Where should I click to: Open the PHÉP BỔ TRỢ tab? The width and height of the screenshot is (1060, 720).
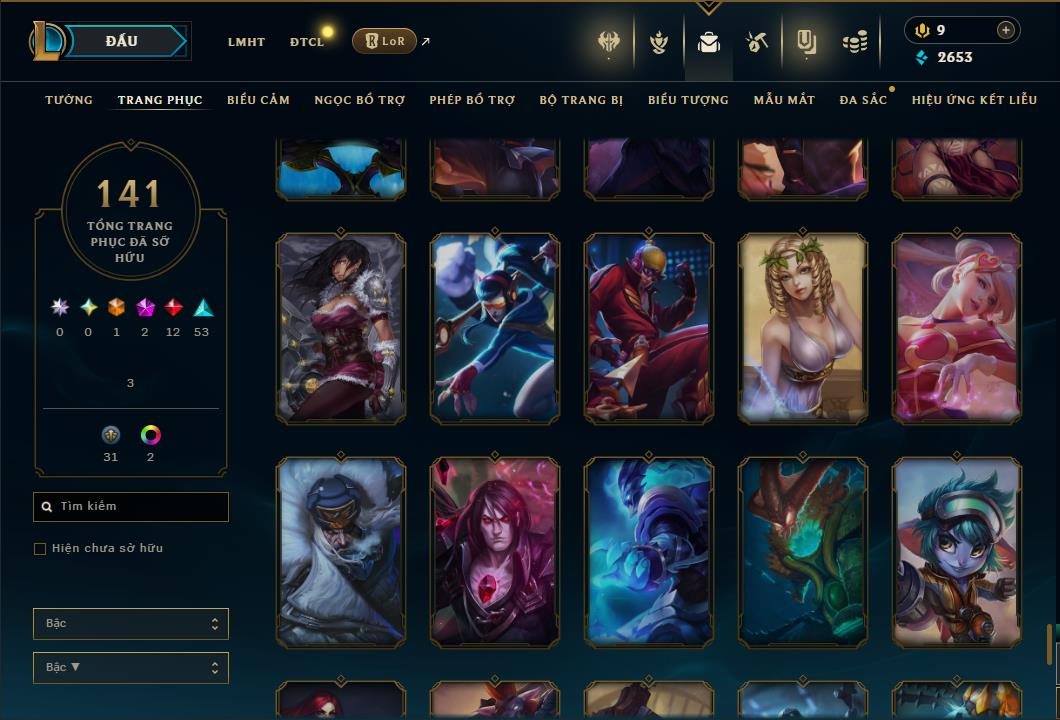pyautogui.click(x=472, y=100)
